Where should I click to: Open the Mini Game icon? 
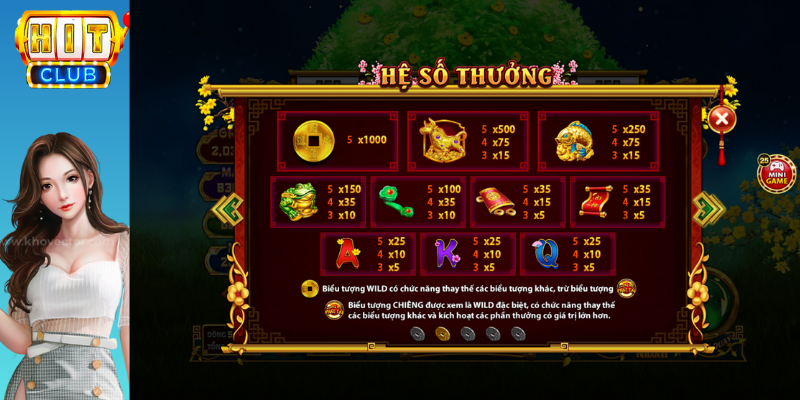[x=774, y=173]
